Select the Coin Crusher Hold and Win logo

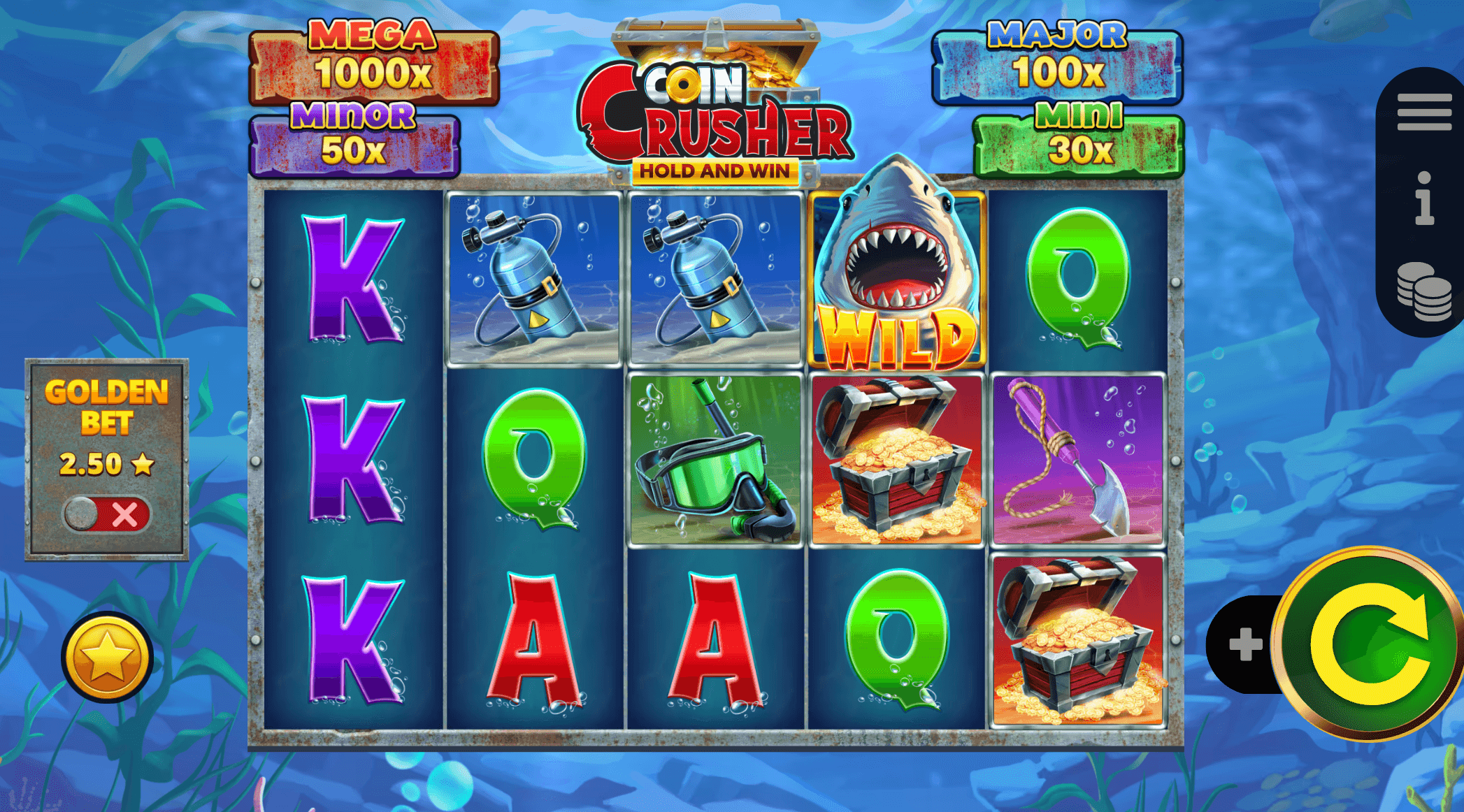coord(715,112)
